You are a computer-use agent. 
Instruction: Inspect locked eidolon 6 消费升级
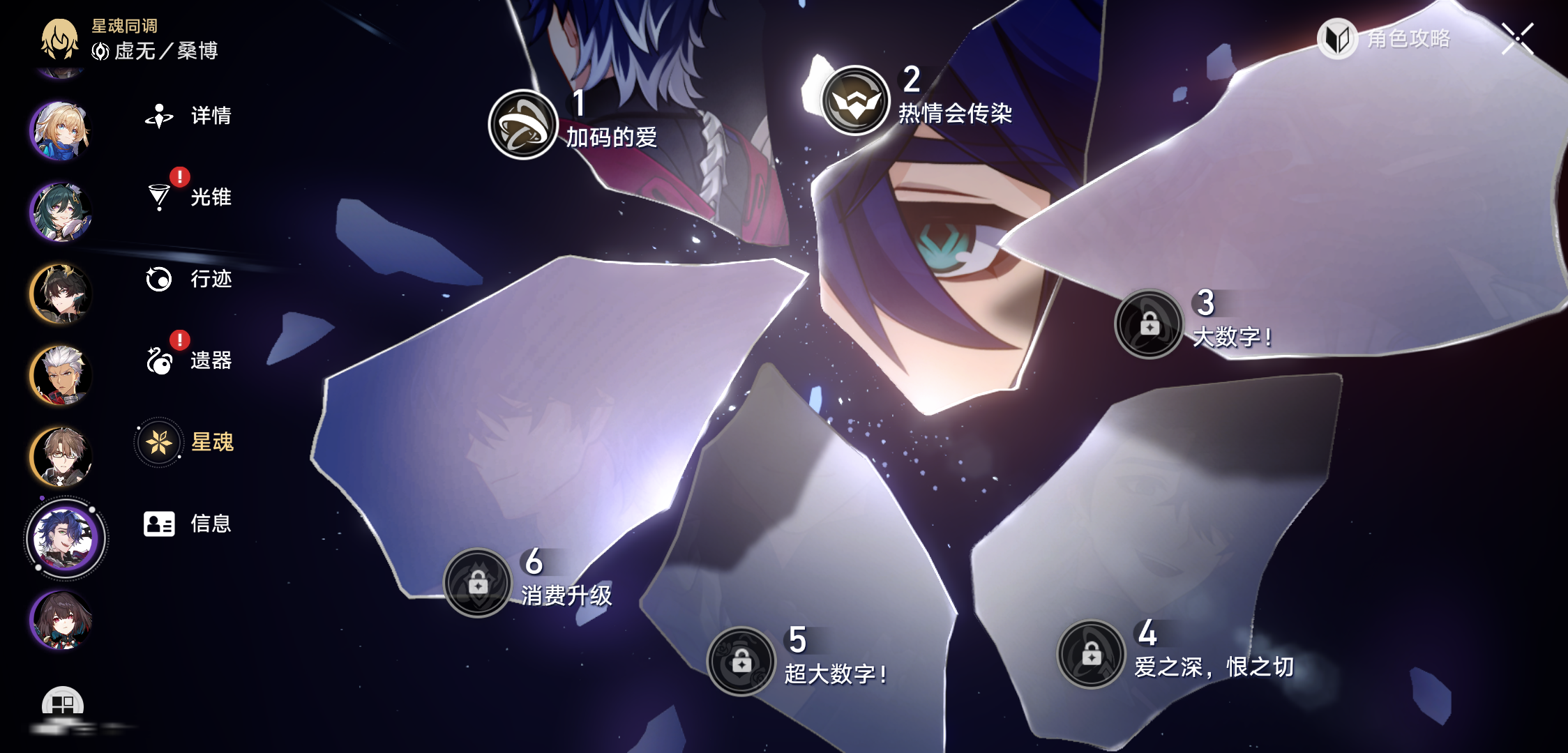(478, 583)
